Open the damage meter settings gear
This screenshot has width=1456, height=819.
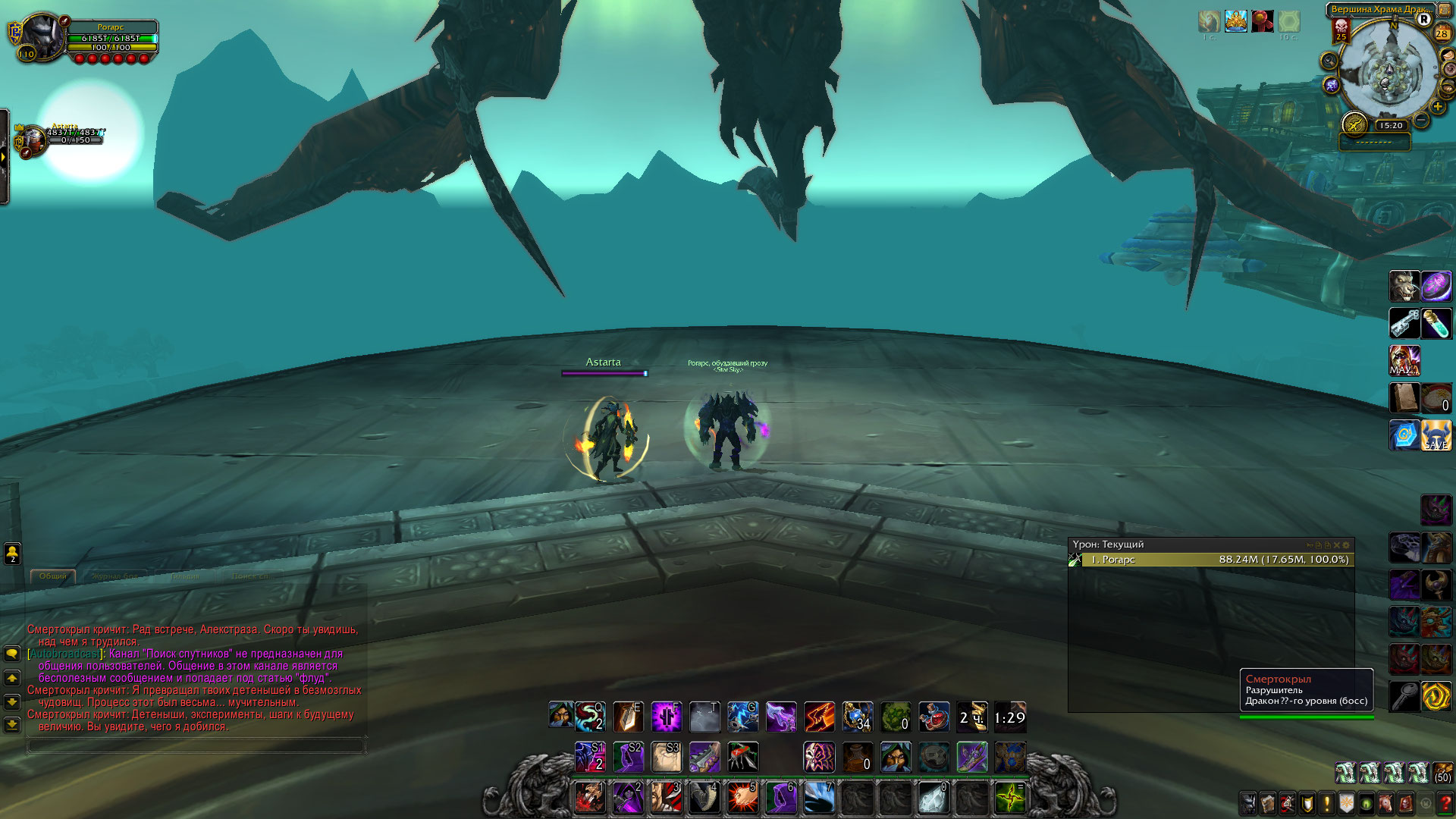[x=1347, y=545]
